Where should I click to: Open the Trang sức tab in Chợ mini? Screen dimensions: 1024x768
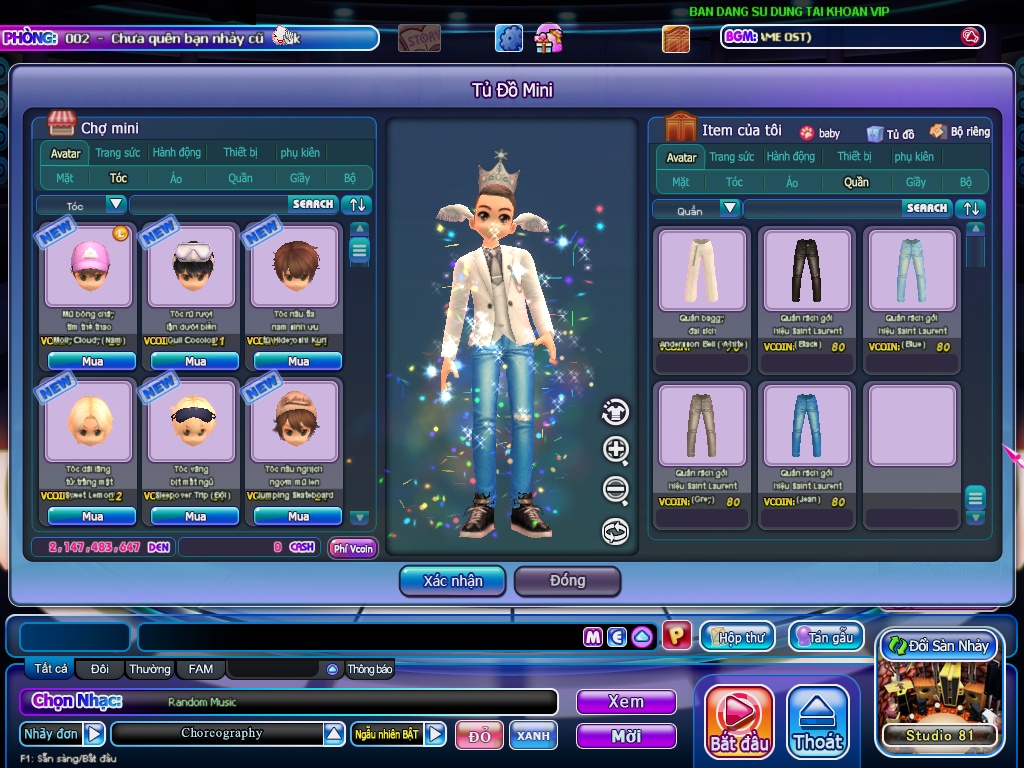click(118, 153)
